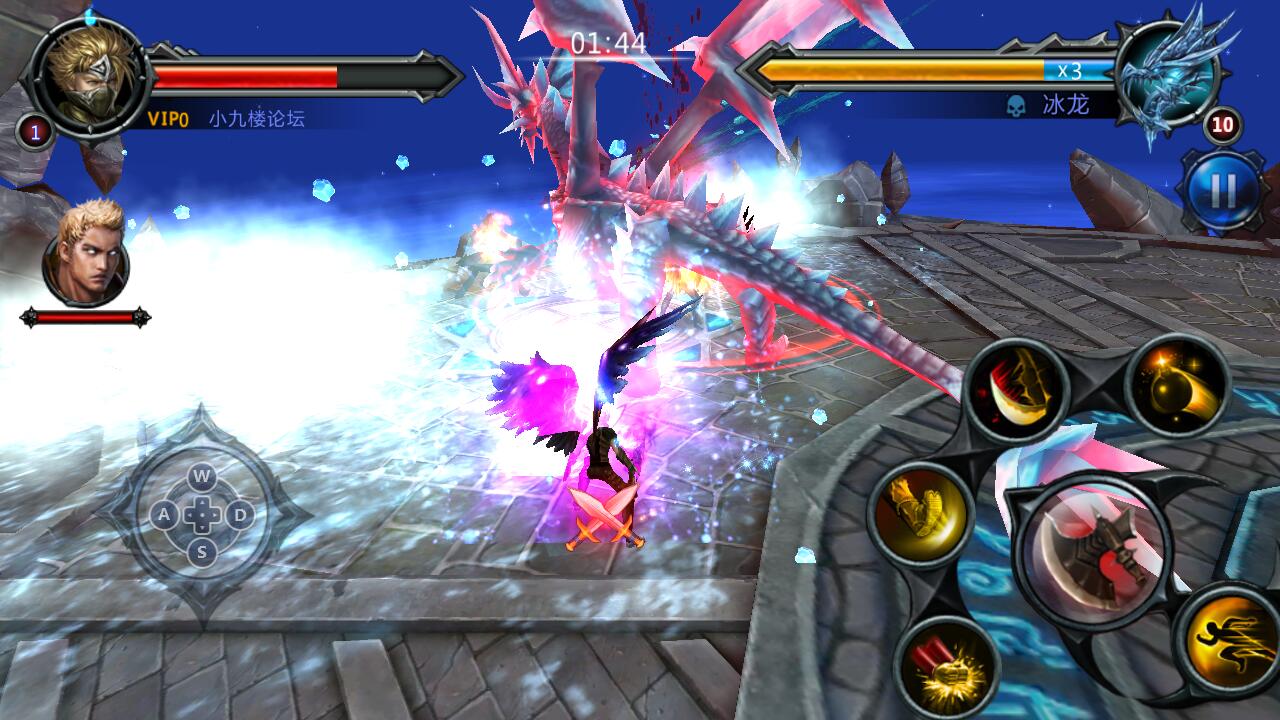
Task: Activate the red crescent slash skill
Action: (x=1017, y=389)
